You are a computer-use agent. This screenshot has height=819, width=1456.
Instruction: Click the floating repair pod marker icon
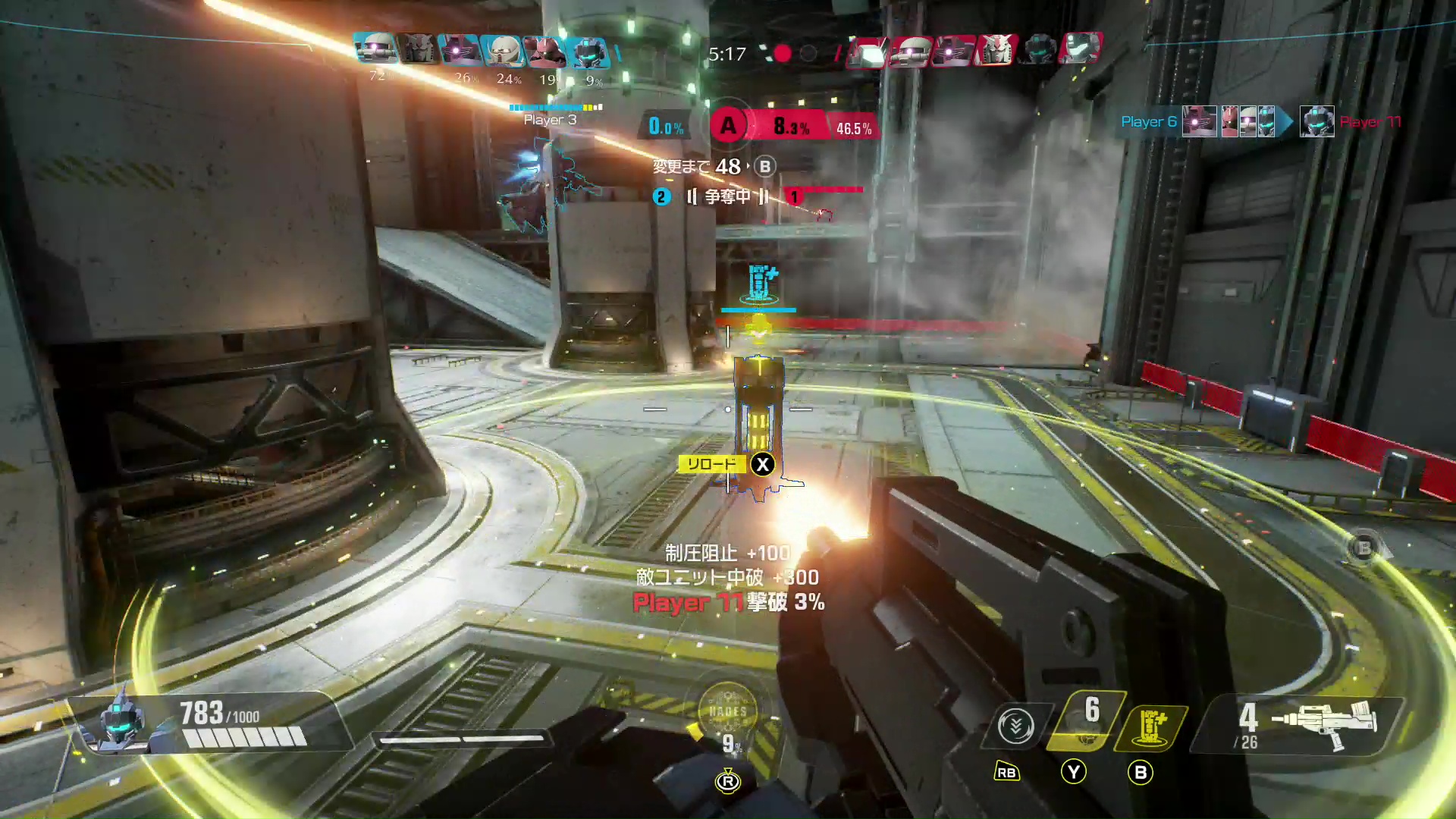pos(759,283)
